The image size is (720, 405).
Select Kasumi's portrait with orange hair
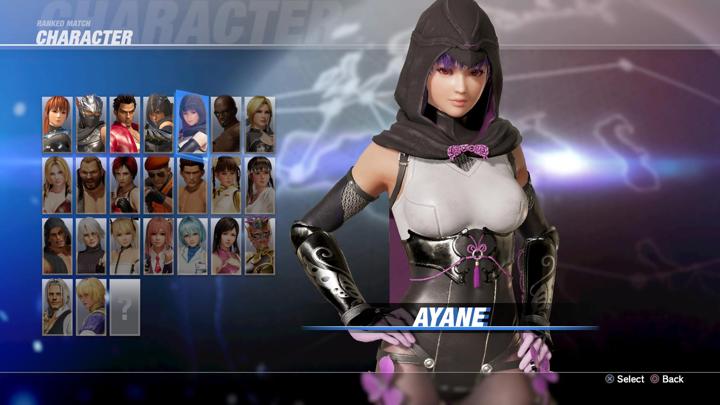point(57,124)
